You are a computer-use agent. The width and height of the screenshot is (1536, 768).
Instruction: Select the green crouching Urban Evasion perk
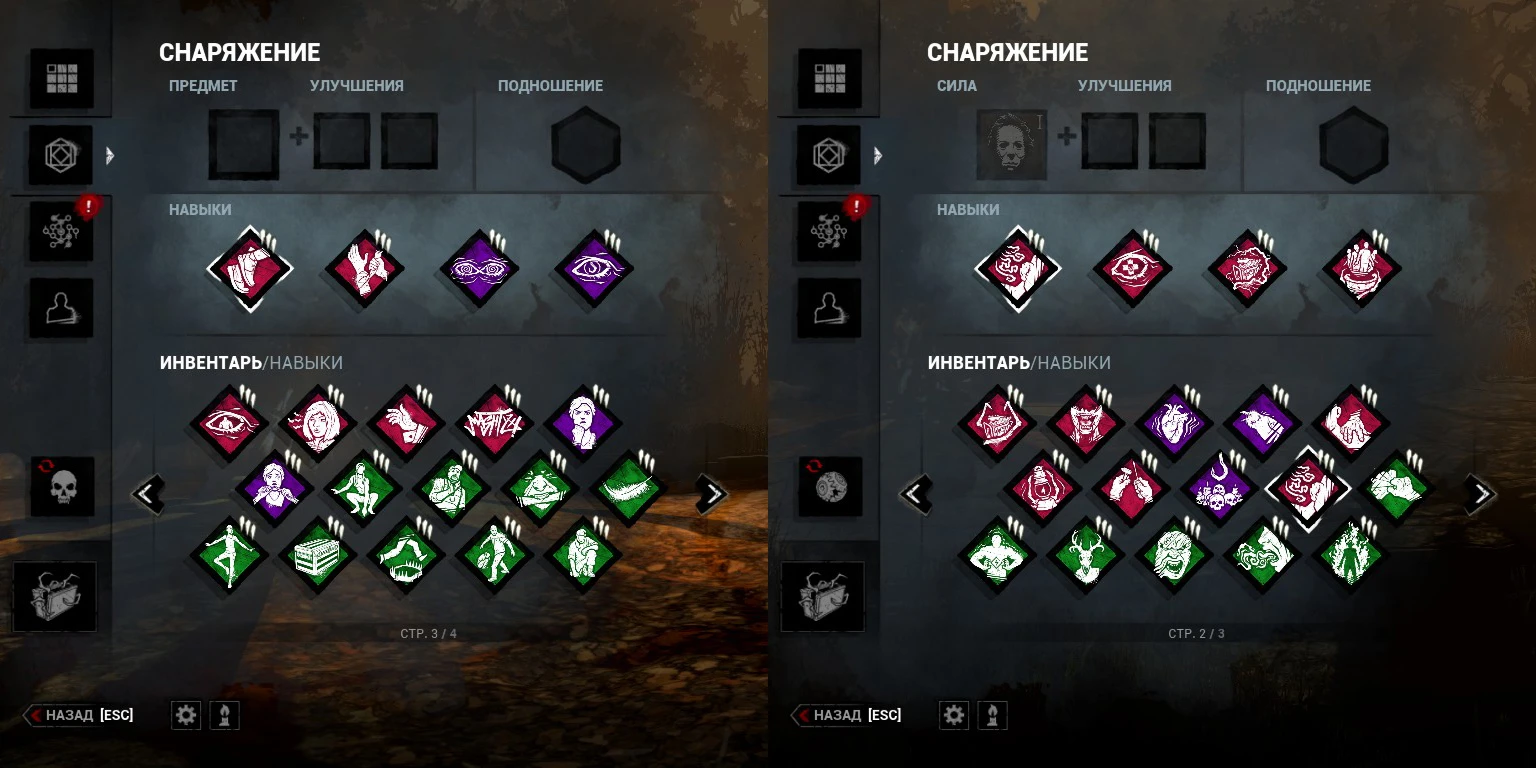pos(363,490)
